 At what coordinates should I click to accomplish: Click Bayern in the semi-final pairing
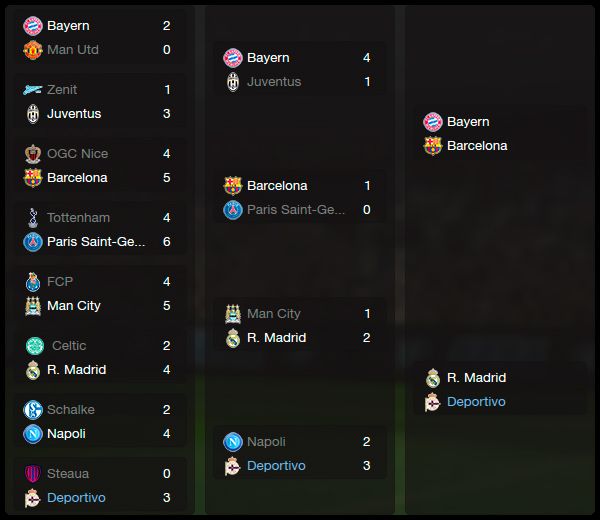click(x=468, y=122)
